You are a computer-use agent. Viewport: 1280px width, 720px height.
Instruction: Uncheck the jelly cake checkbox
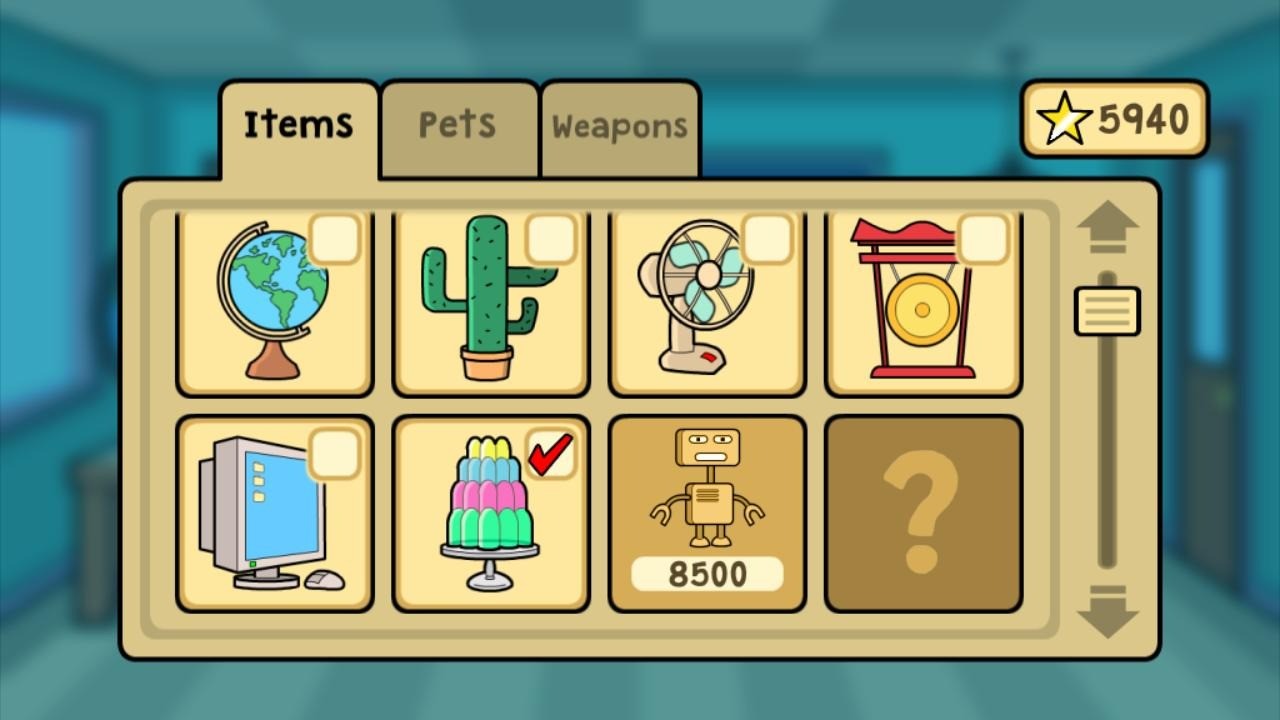pyautogui.click(x=553, y=453)
